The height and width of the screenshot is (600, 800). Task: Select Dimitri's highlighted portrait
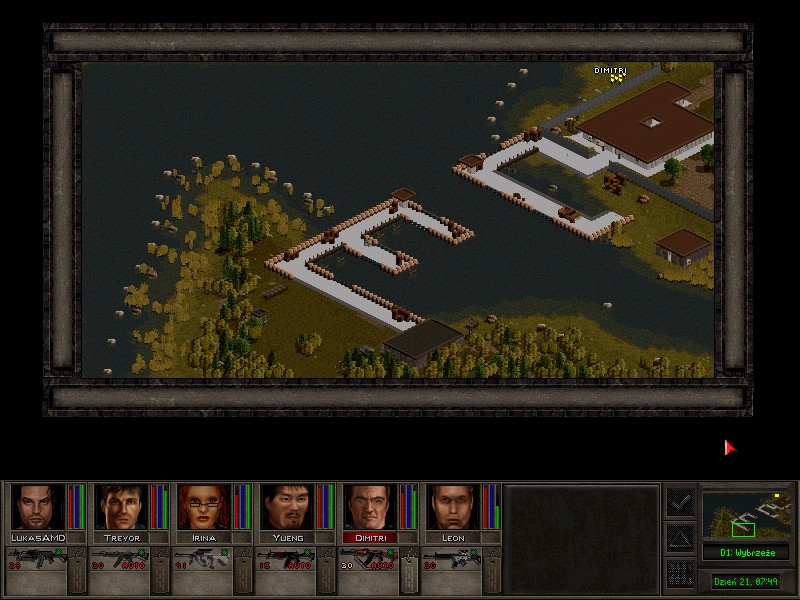[x=370, y=508]
